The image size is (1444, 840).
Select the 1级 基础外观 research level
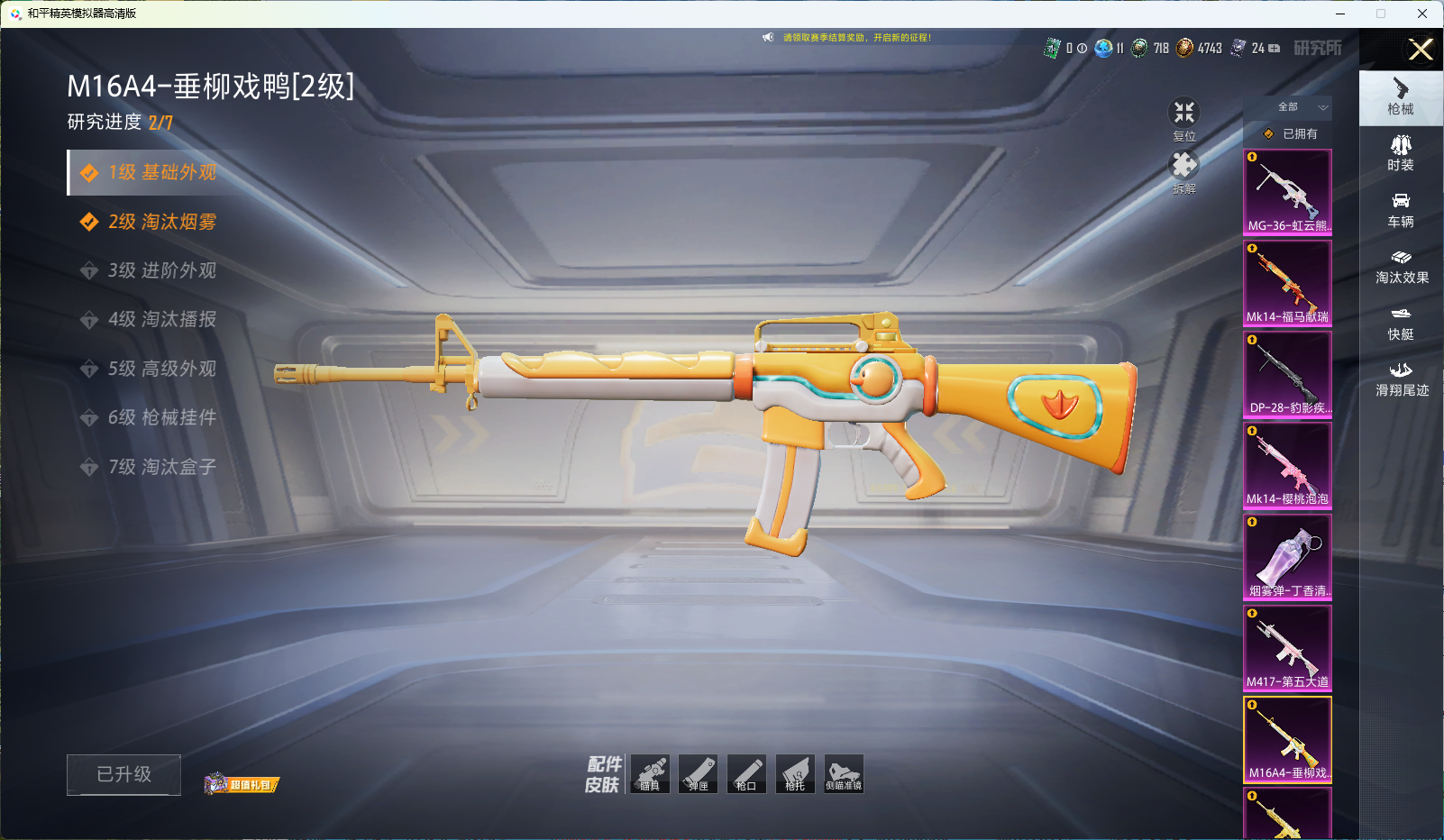click(x=161, y=172)
